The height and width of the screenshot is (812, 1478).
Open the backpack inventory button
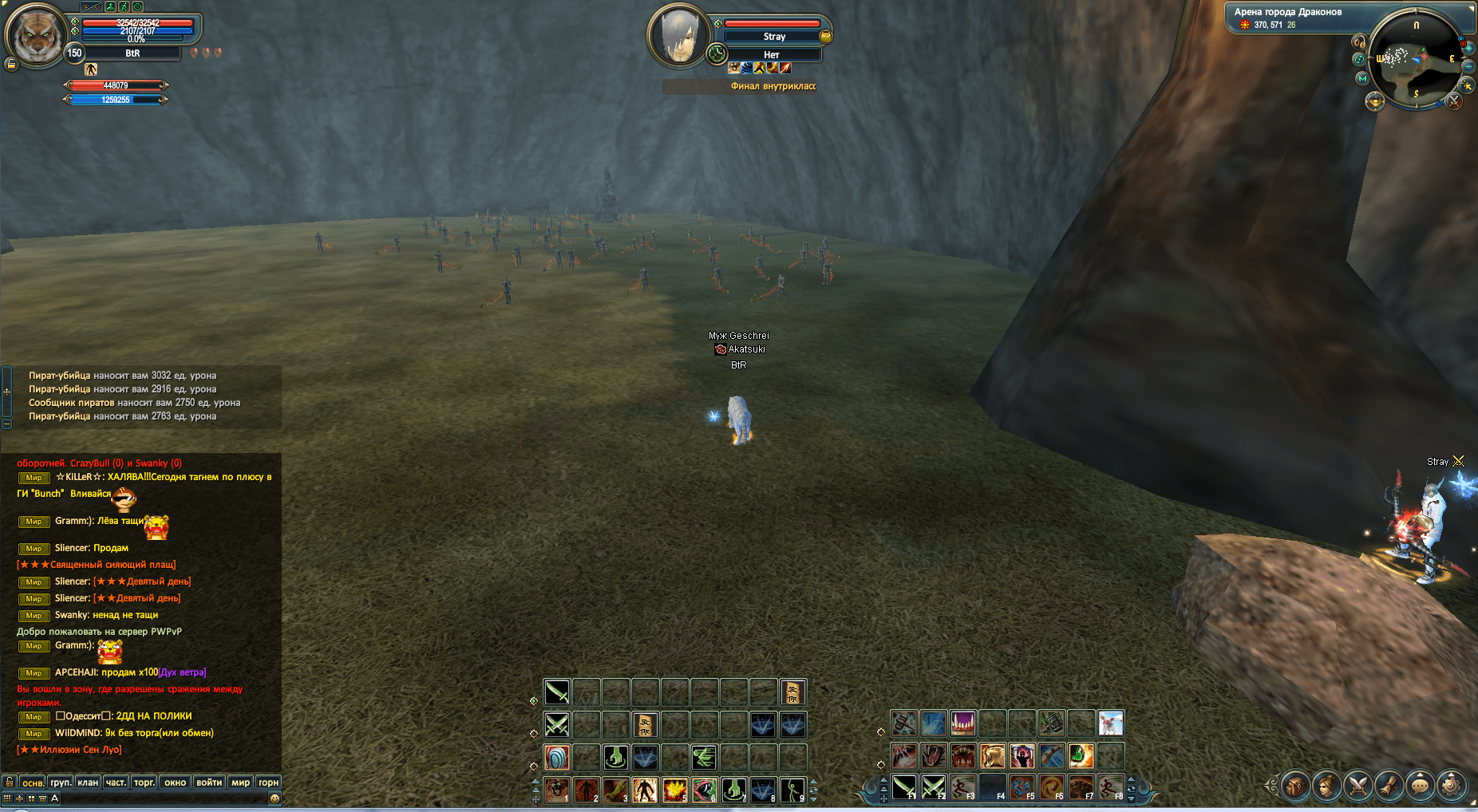coord(1294,786)
